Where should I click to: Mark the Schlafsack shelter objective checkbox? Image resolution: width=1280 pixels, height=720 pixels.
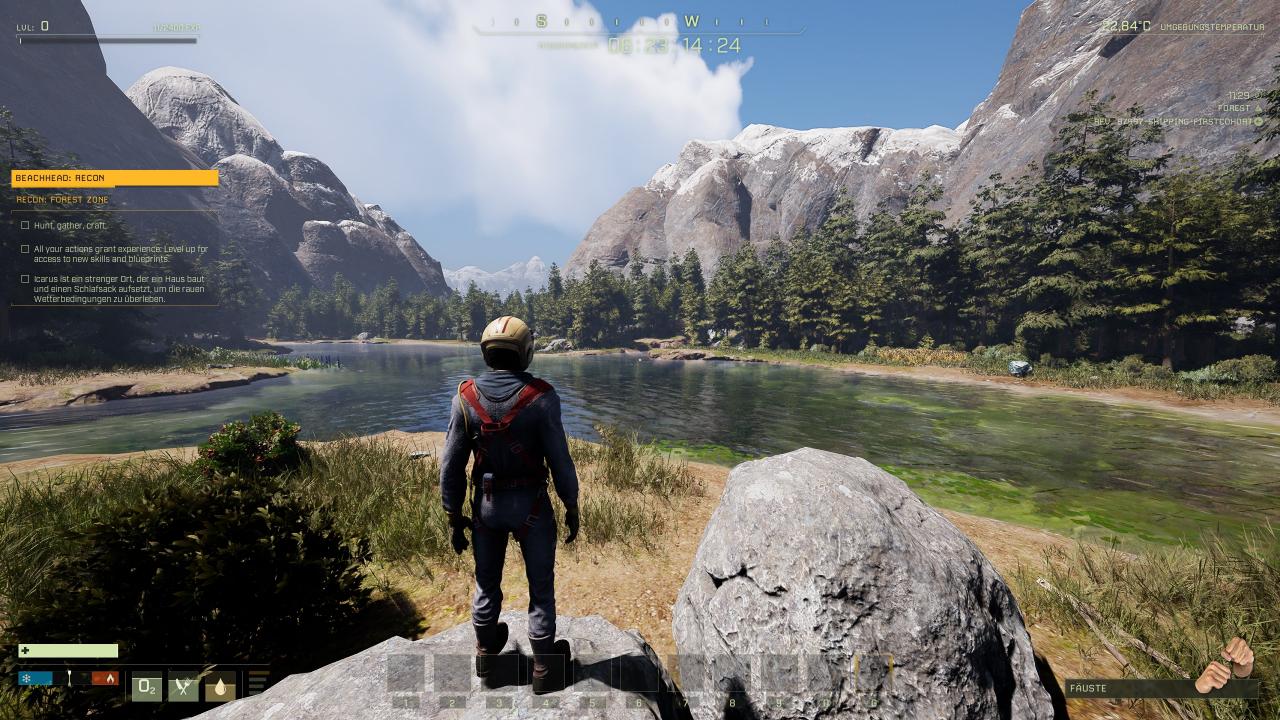[25, 279]
